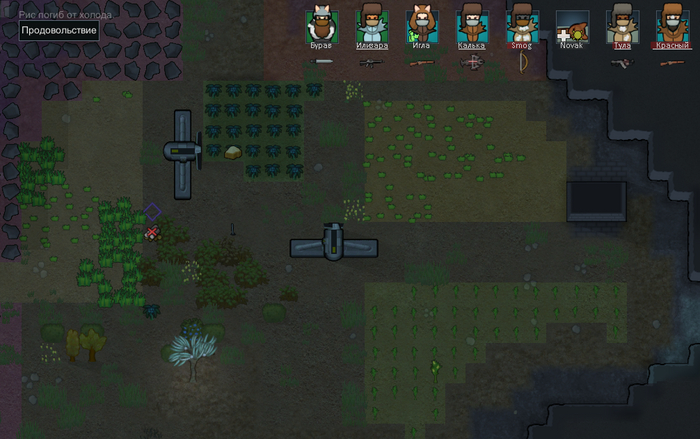Viewport: 700px width, 439px height.
Task: Pick colonist Тула from the bar
Action: coord(622,26)
